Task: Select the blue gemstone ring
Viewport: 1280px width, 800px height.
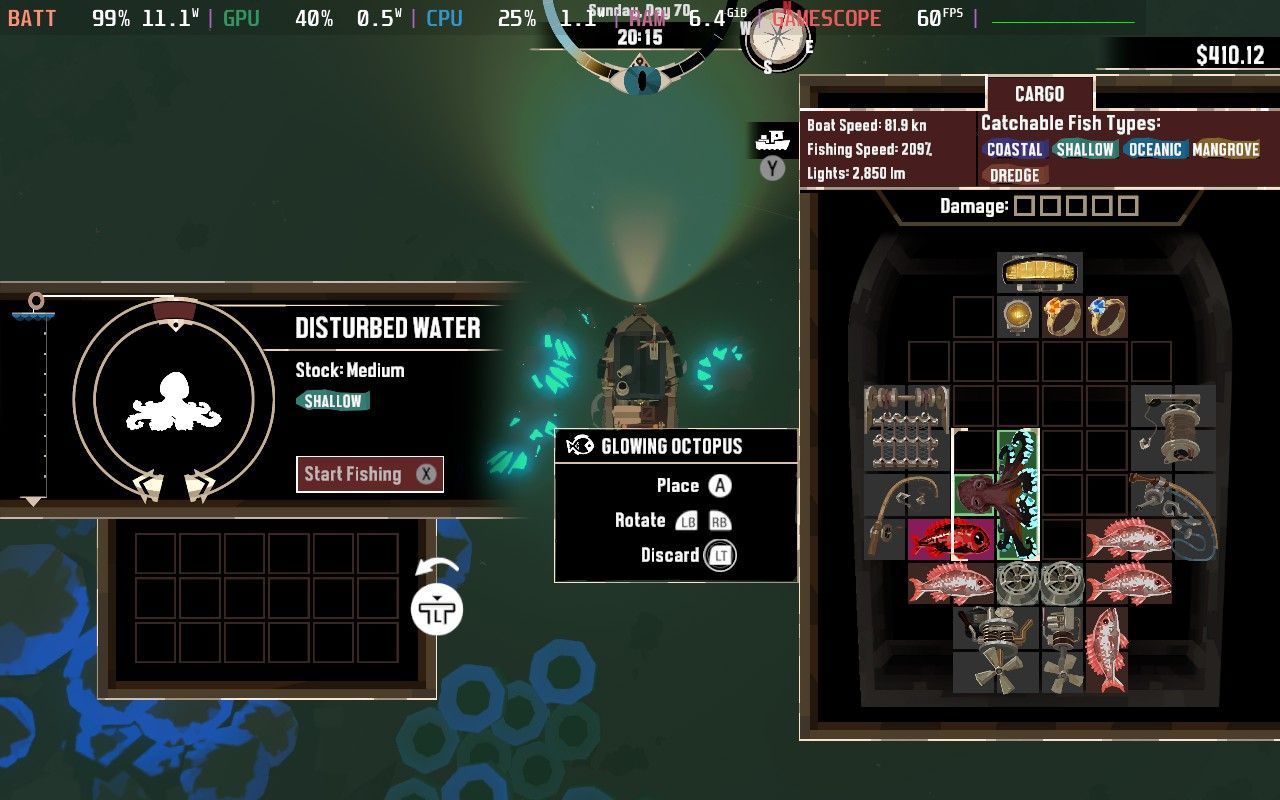Action: click(1105, 316)
